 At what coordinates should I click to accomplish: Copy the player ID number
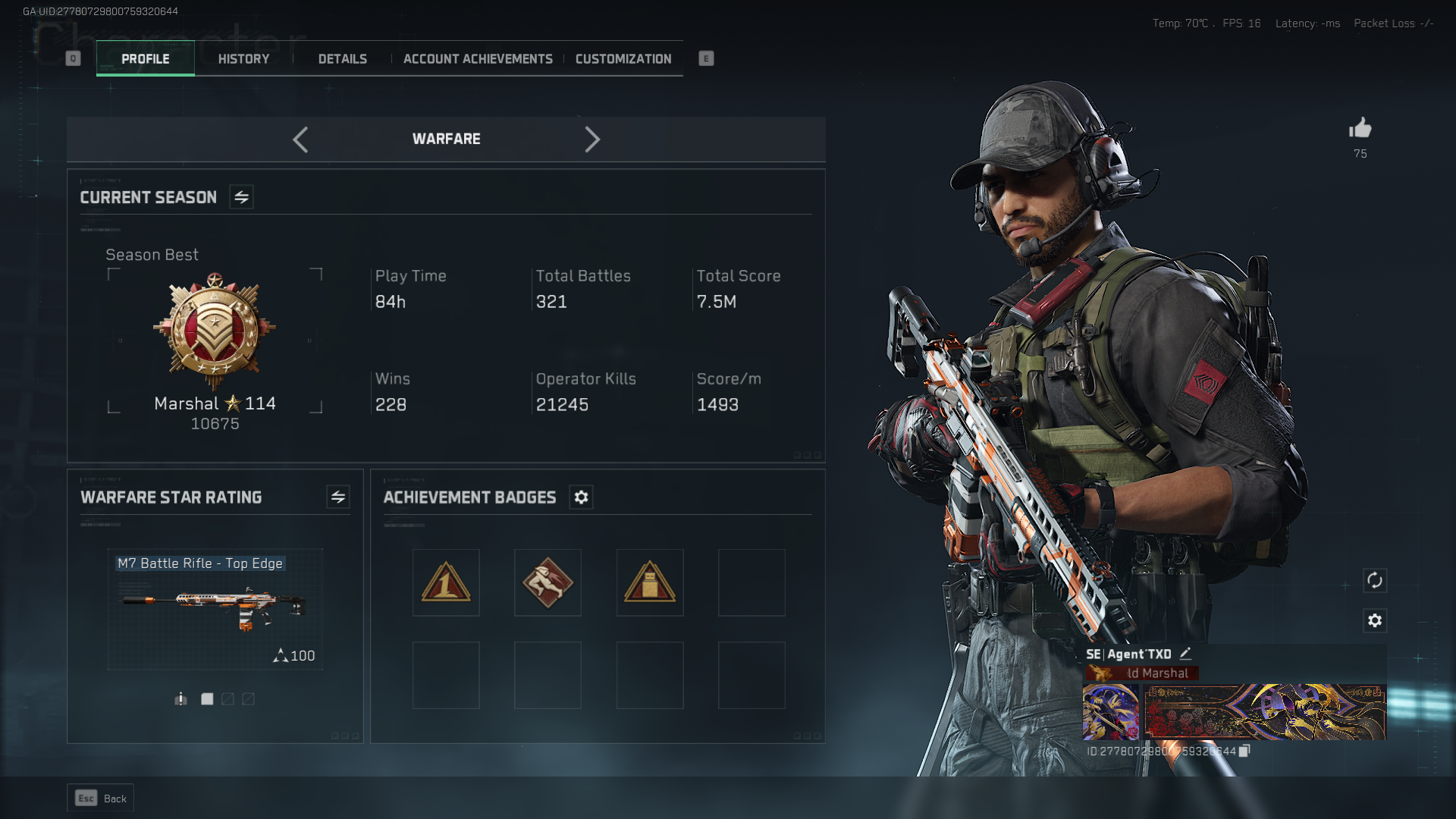coord(1244,751)
